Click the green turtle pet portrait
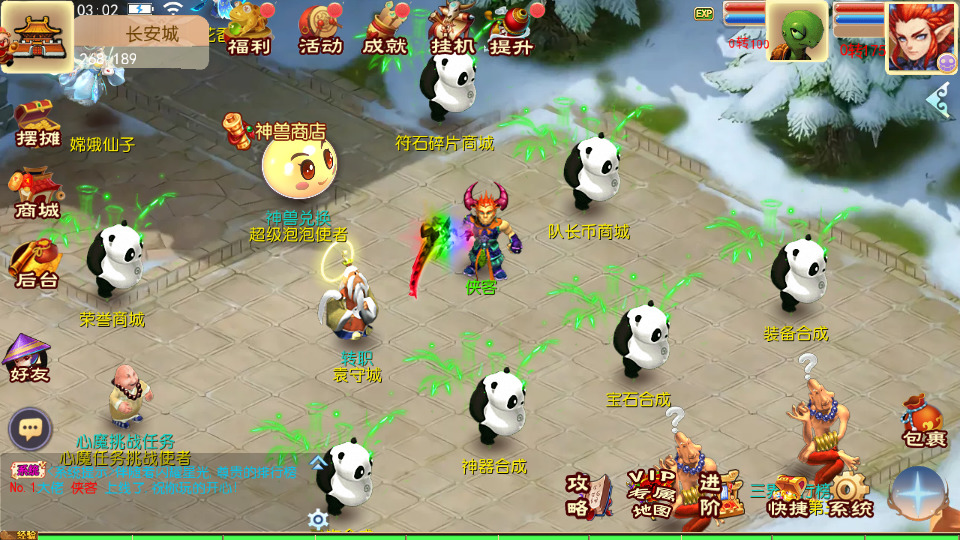Viewport: 960px width, 540px height. point(797,30)
